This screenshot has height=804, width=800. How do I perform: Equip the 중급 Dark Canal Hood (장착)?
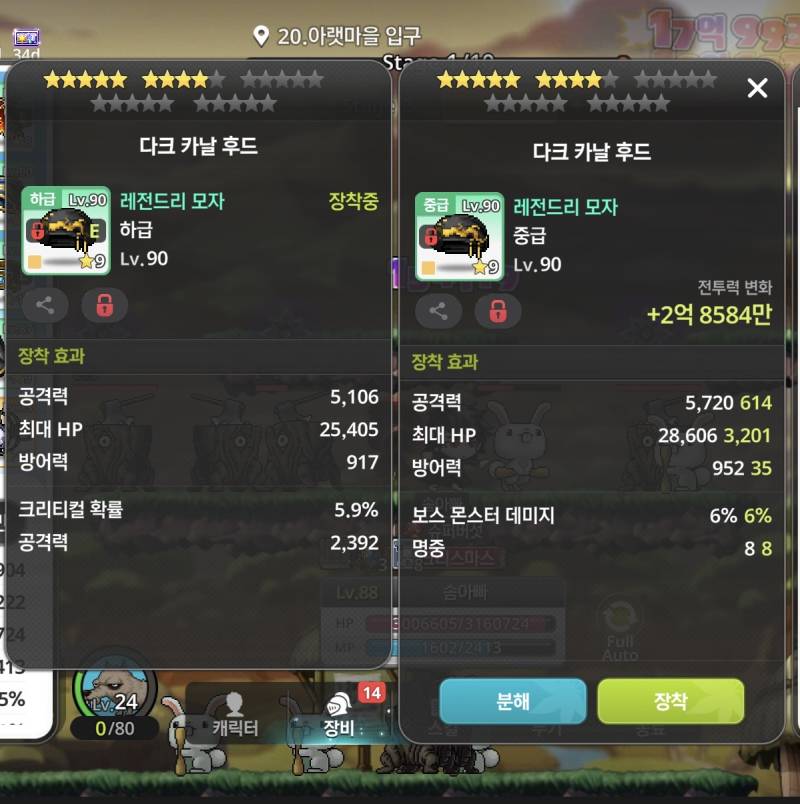click(670, 701)
